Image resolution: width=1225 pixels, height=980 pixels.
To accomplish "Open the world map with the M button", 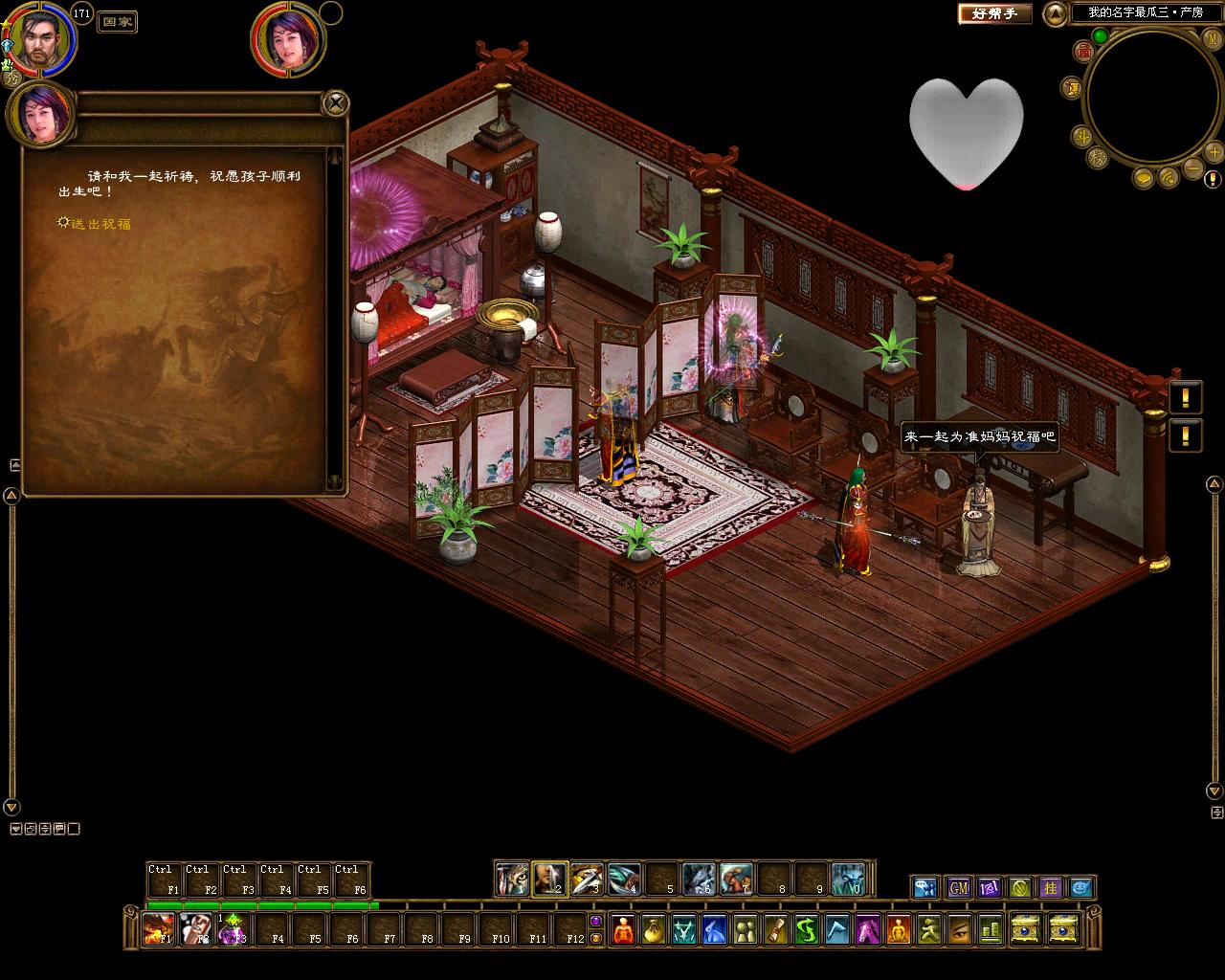I will tap(1211, 37).
